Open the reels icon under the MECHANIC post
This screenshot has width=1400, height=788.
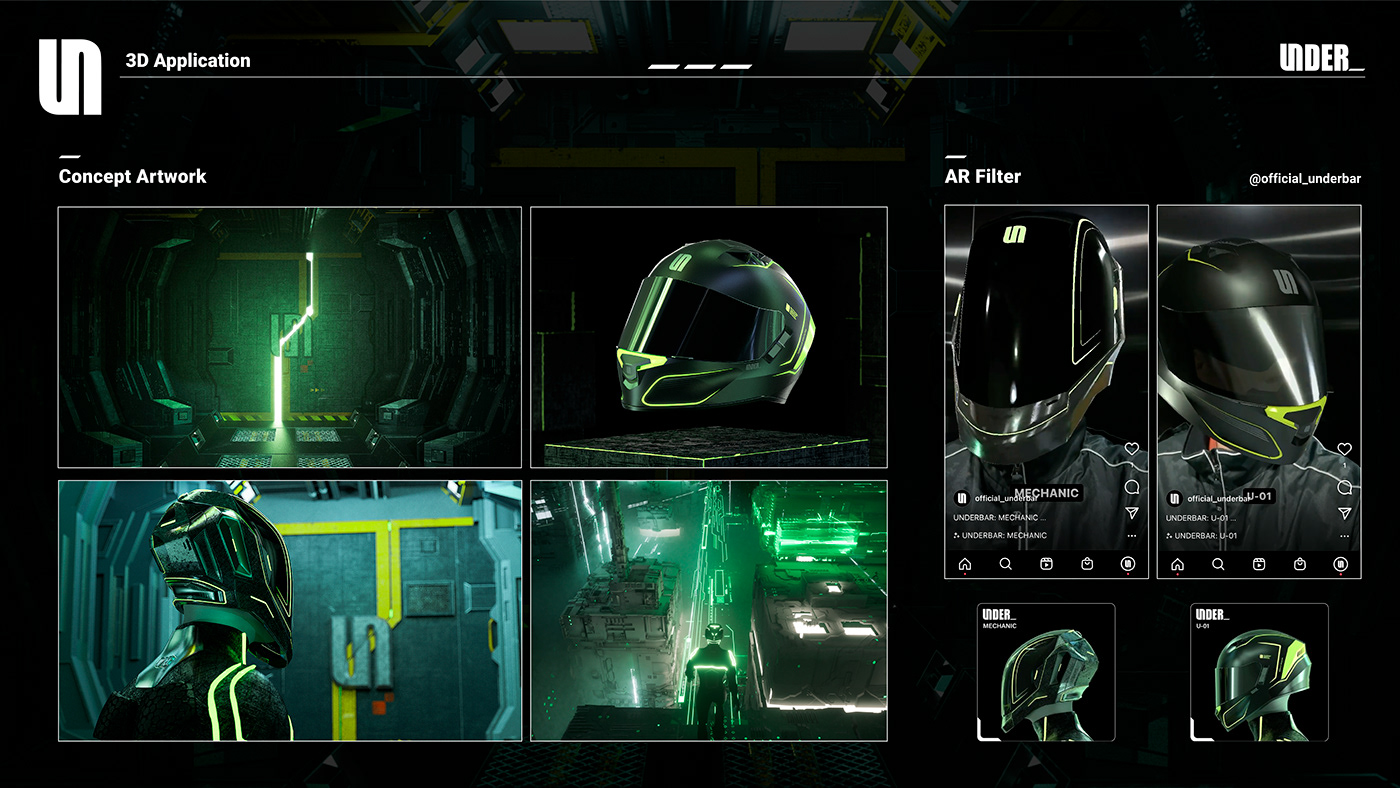pos(1046,564)
